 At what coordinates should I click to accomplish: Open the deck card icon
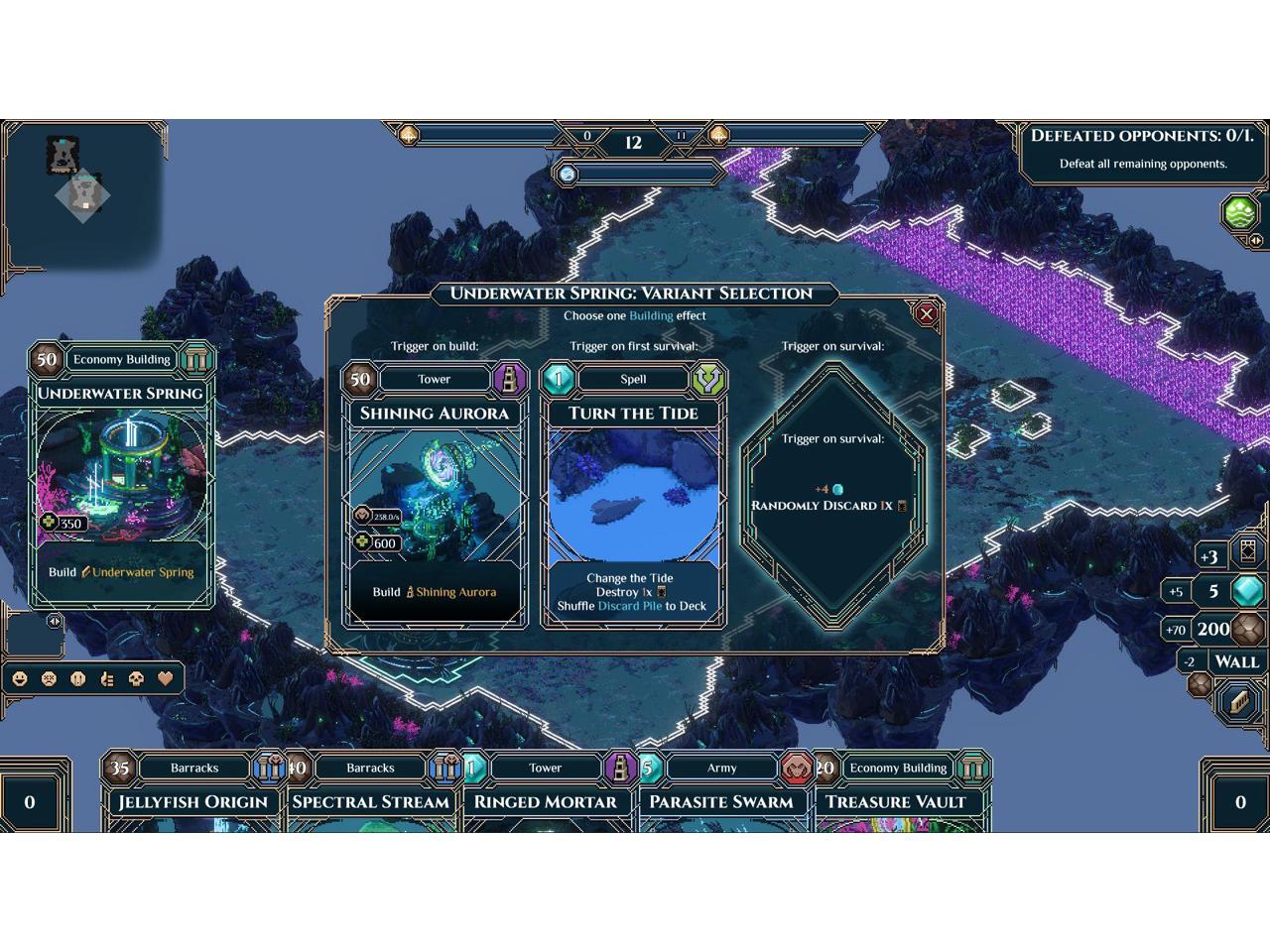point(1247,553)
